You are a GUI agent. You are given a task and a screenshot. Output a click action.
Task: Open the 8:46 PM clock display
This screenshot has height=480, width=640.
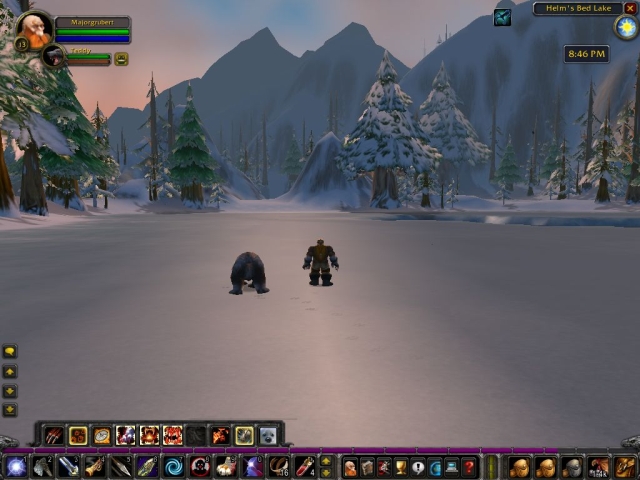(585, 53)
